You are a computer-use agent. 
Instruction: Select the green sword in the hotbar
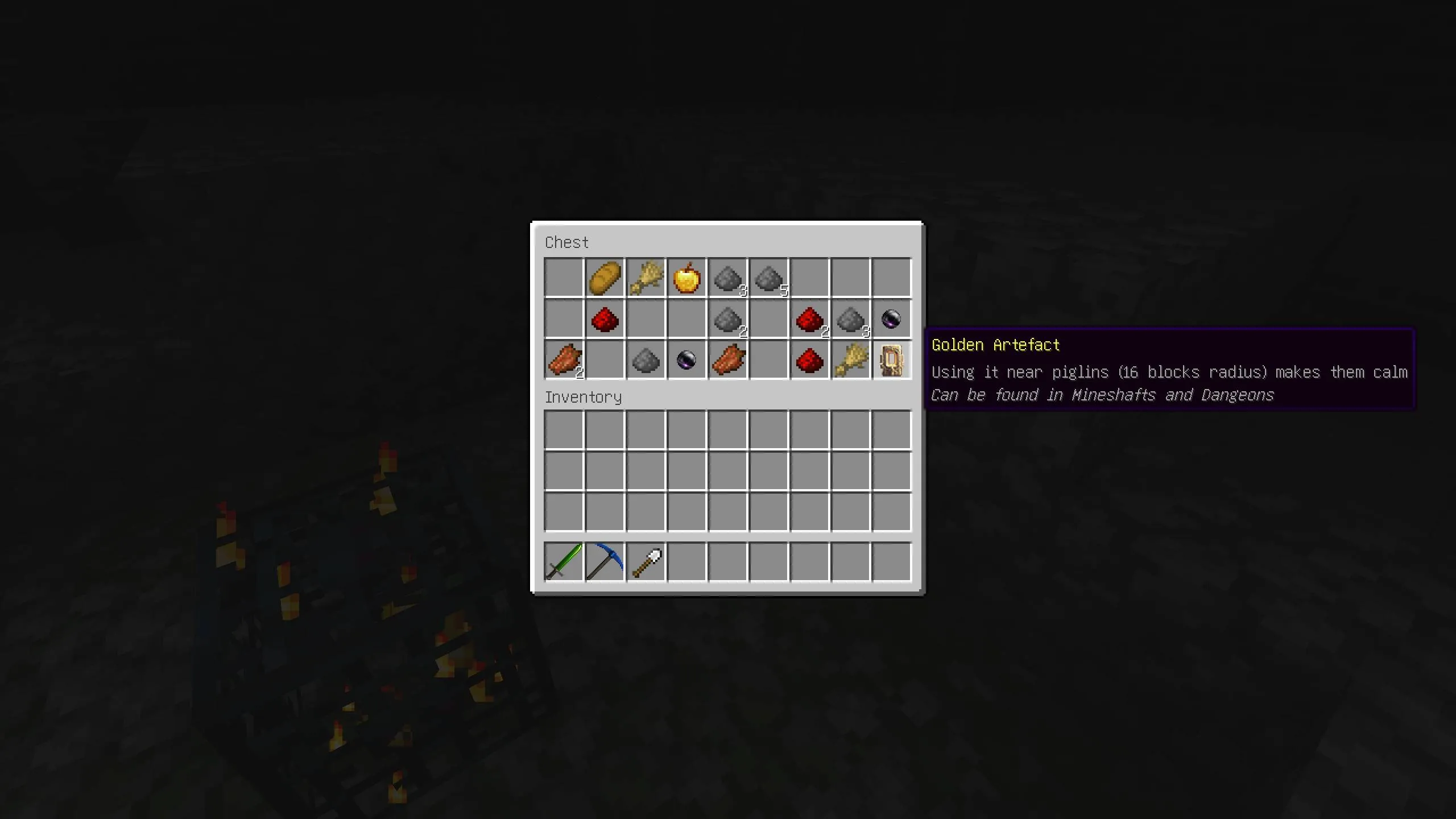pyautogui.click(x=563, y=562)
